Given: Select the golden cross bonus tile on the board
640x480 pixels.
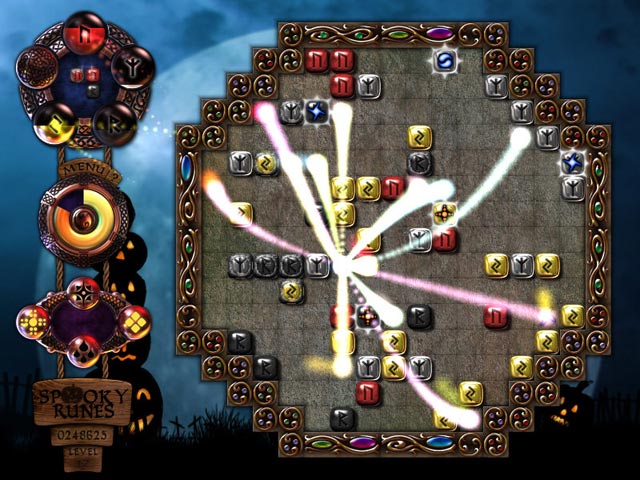Looking at the screenshot, I should (445, 215).
